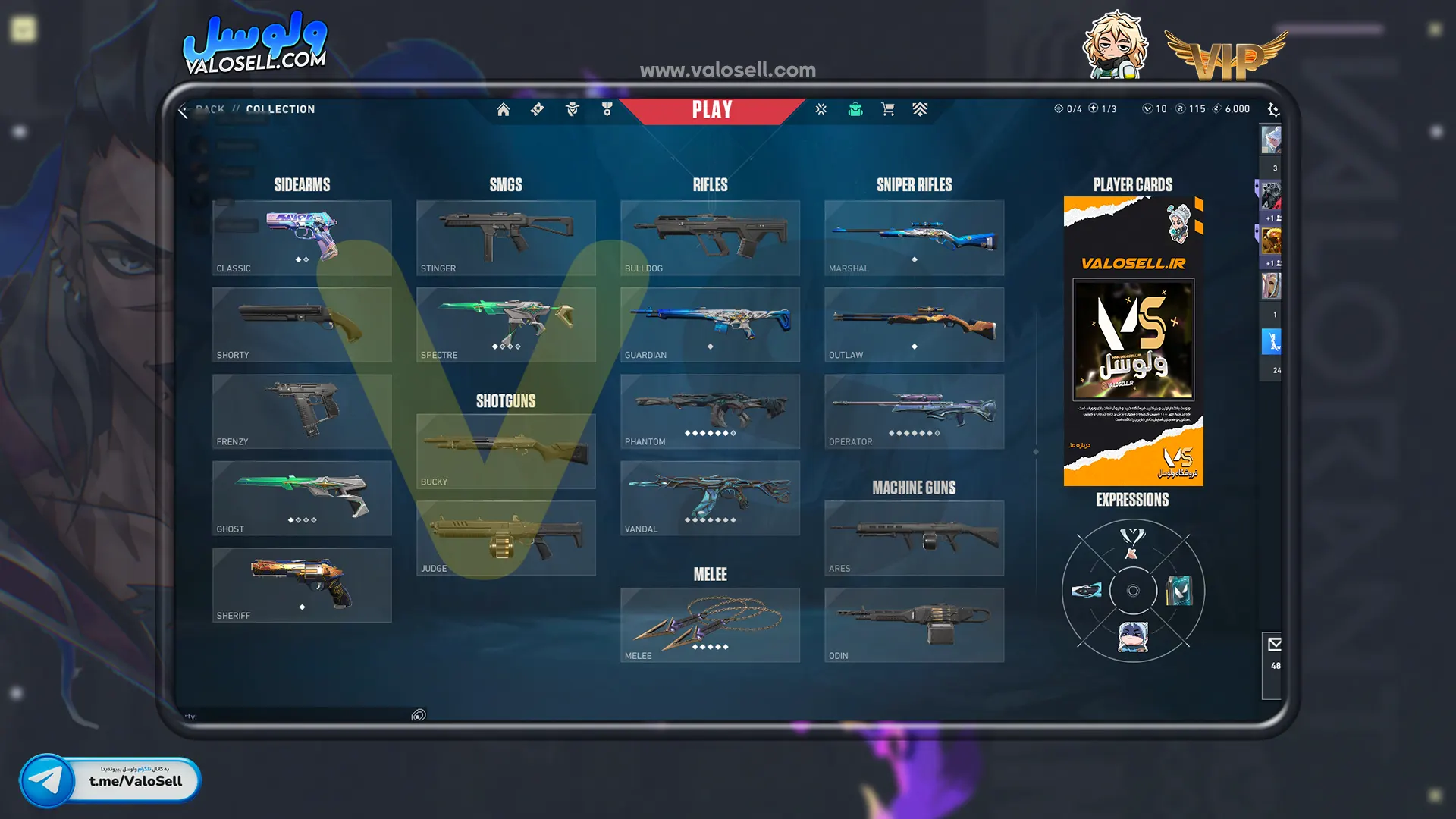
Task: Select the Melee weapon slot
Action: 710,625
